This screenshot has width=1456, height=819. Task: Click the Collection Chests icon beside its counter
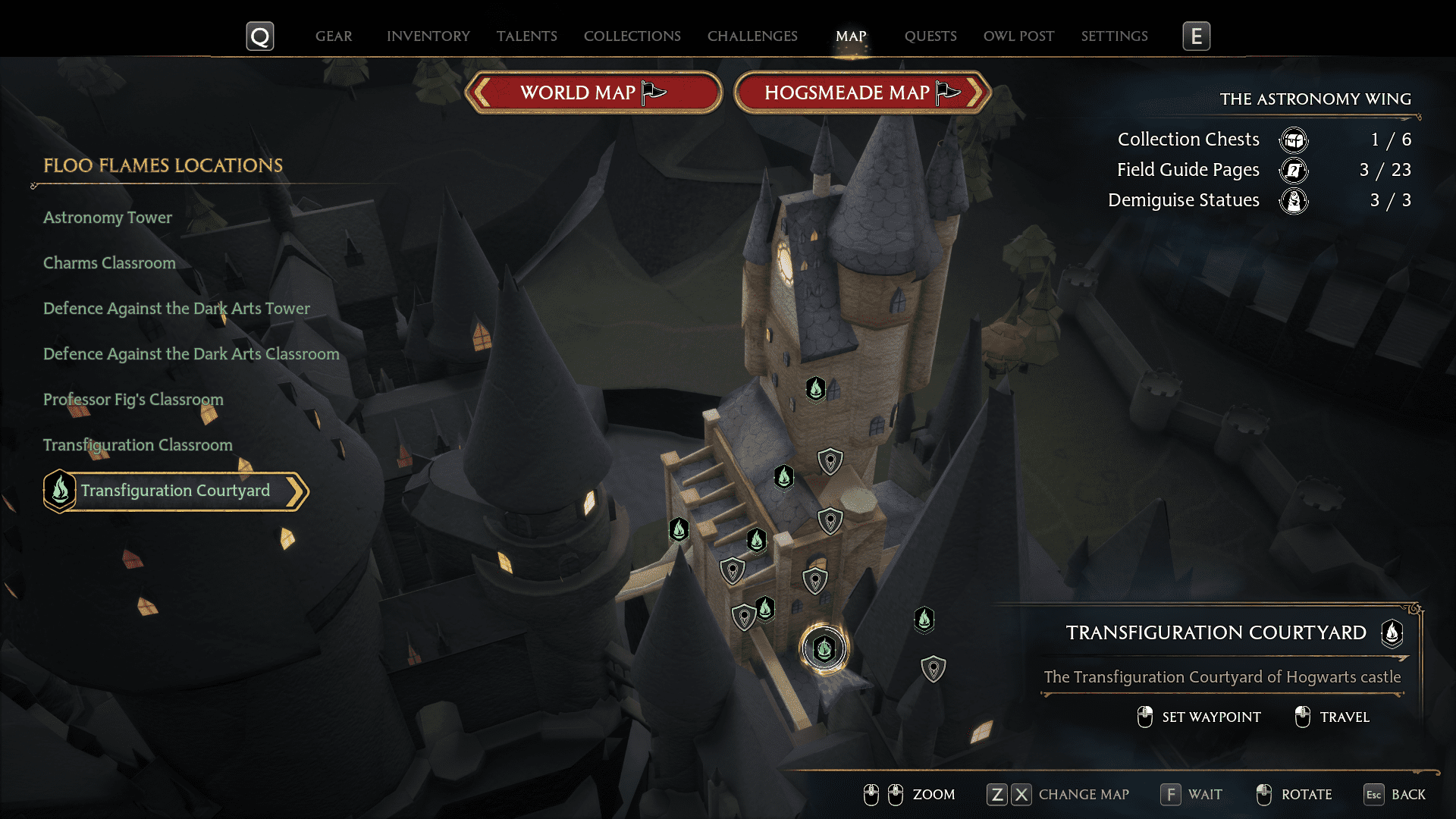pyautogui.click(x=1294, y=140)
